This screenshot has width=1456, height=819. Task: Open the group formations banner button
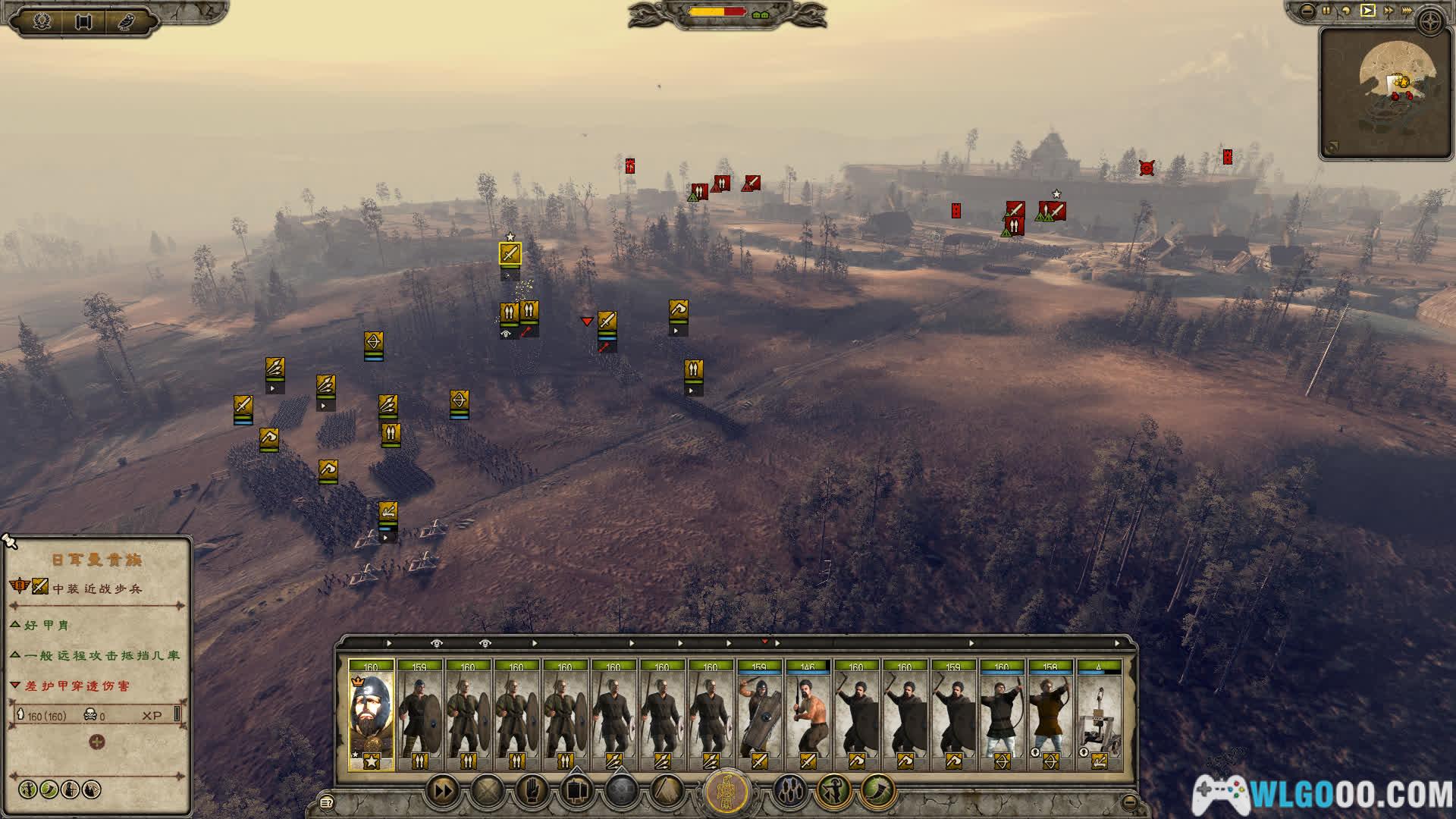(576, 792)
